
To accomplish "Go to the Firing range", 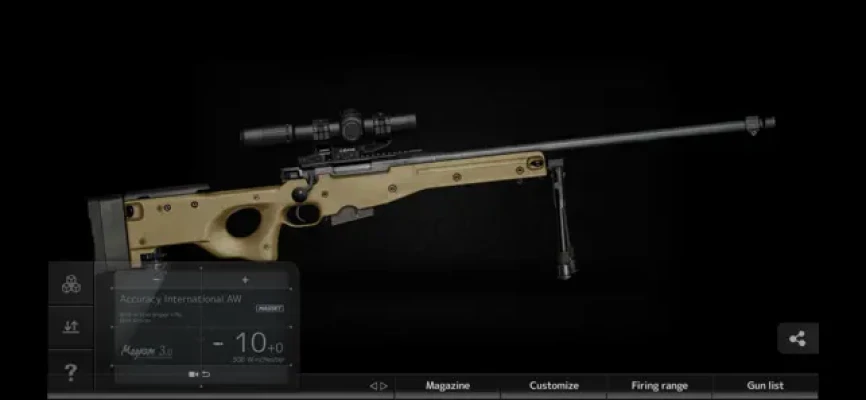I will [659, 385].
